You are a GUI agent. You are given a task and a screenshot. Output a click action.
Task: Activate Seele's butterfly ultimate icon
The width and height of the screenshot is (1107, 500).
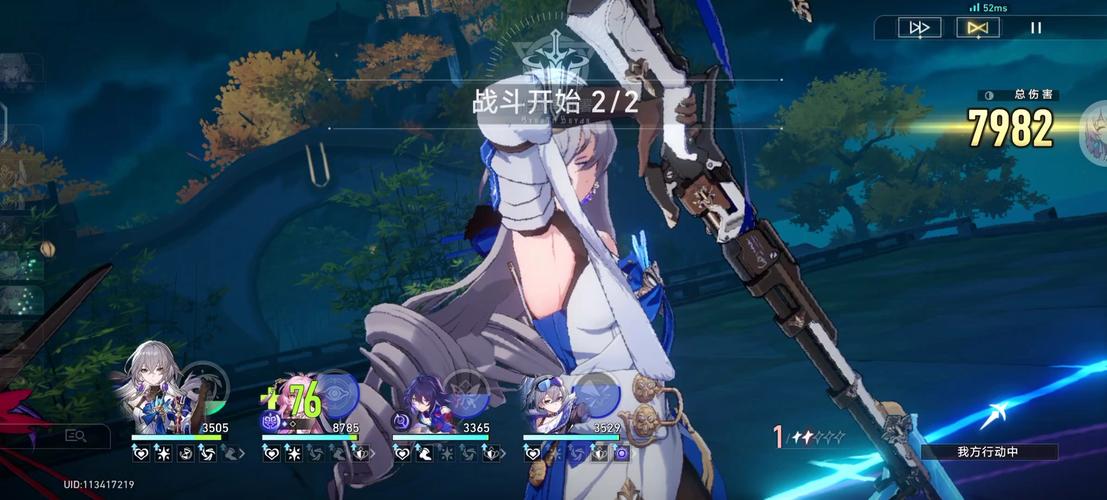tap(466, 391)
